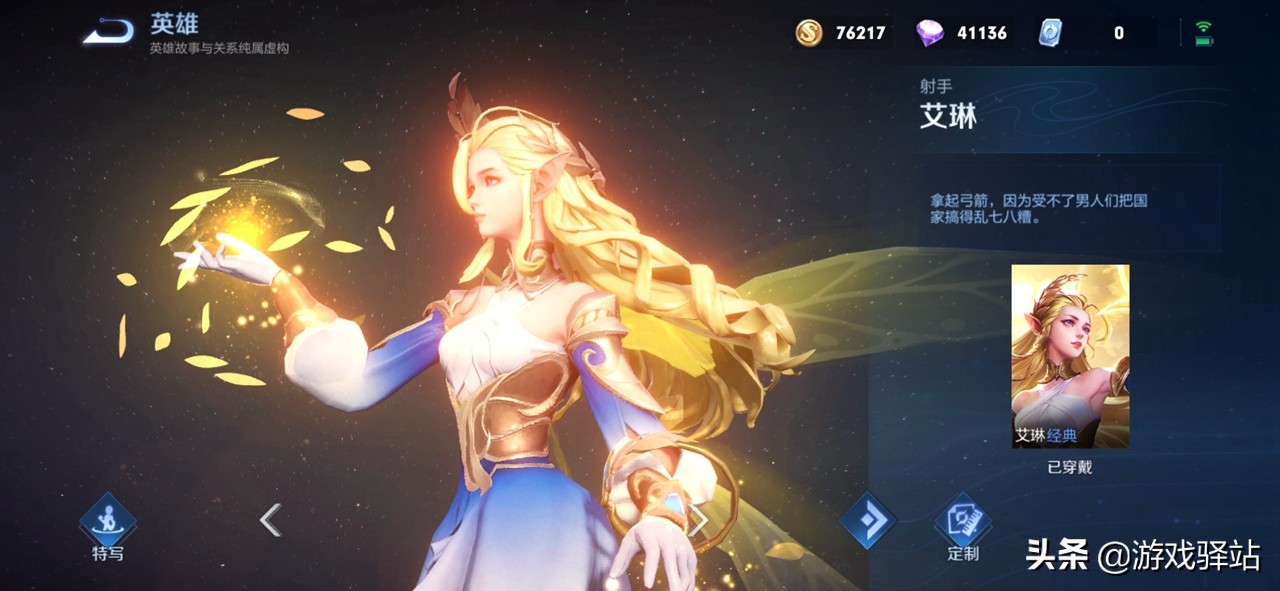Tap the blue ticket currency icon
This screenshot has width=1280, height=591.
click(1050, 33)
